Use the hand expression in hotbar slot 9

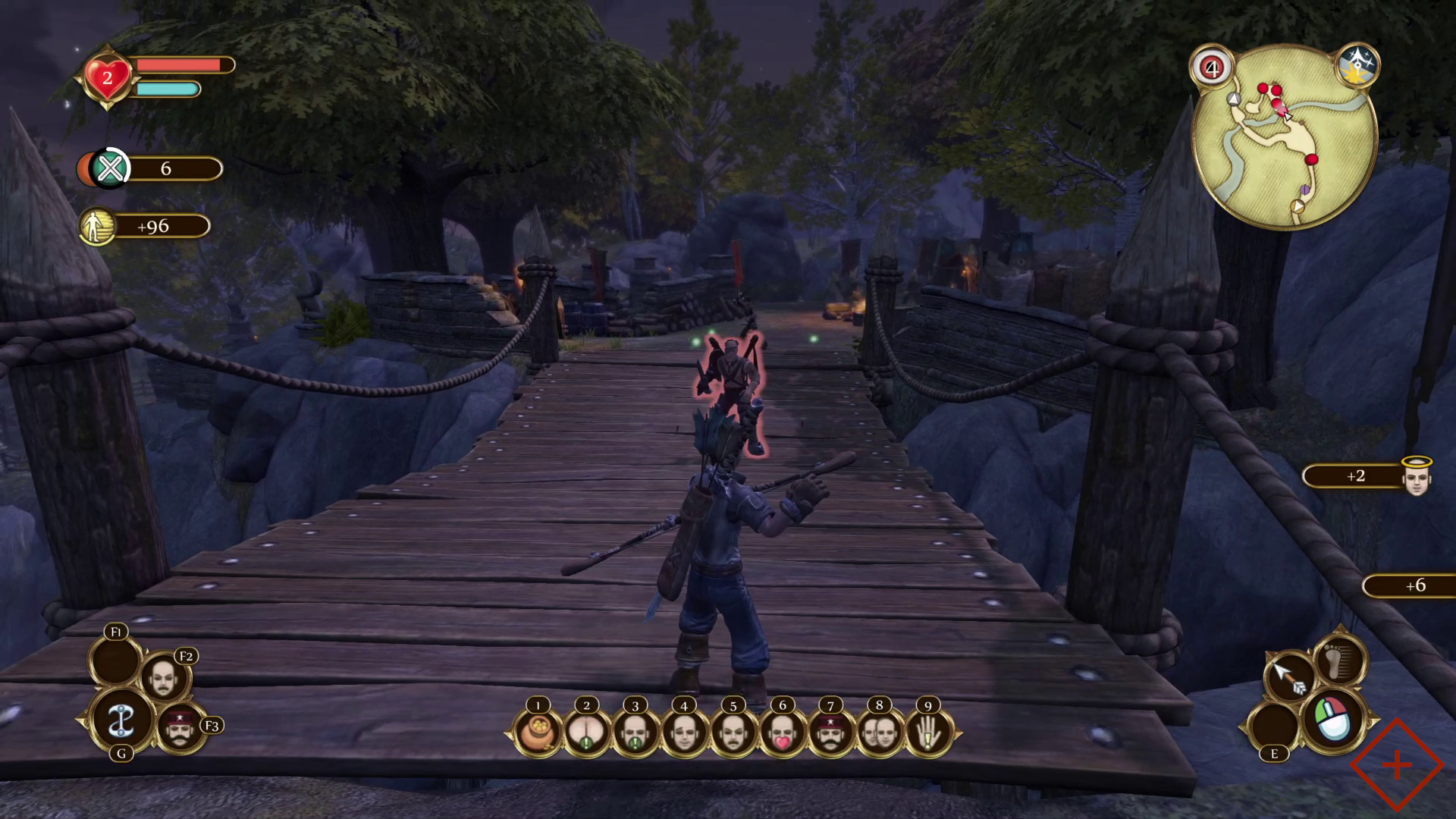pyautogui.click(x=927, y=732)
